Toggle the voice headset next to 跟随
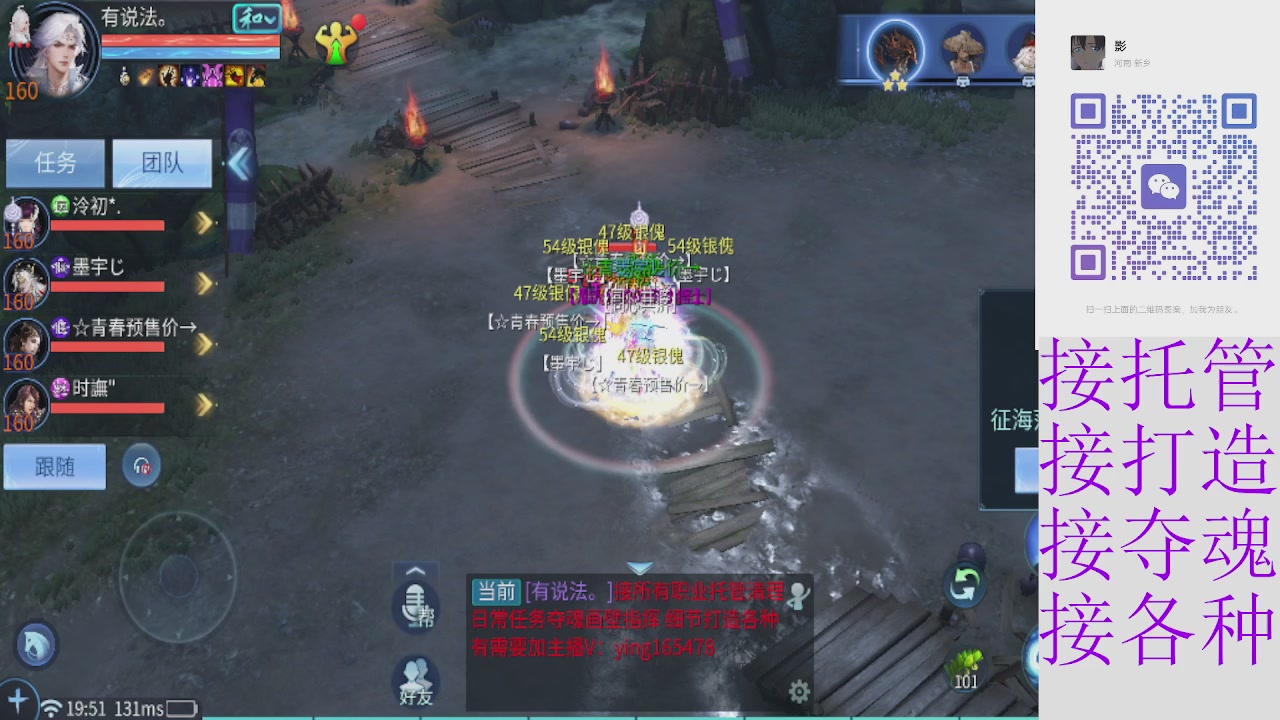Viewport: 1280px width, 720px height. 141,466
